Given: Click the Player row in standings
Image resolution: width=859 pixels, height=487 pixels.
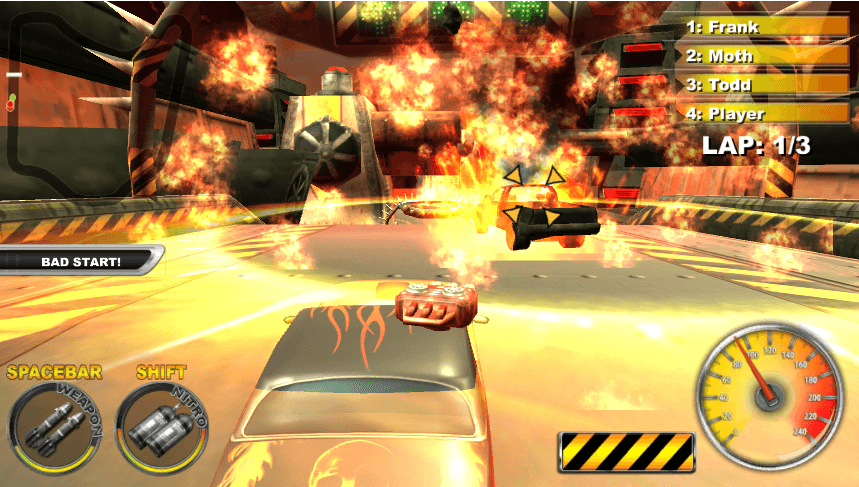Looking at the screenshot, I should pyautogui.click(x=763, y=114).
